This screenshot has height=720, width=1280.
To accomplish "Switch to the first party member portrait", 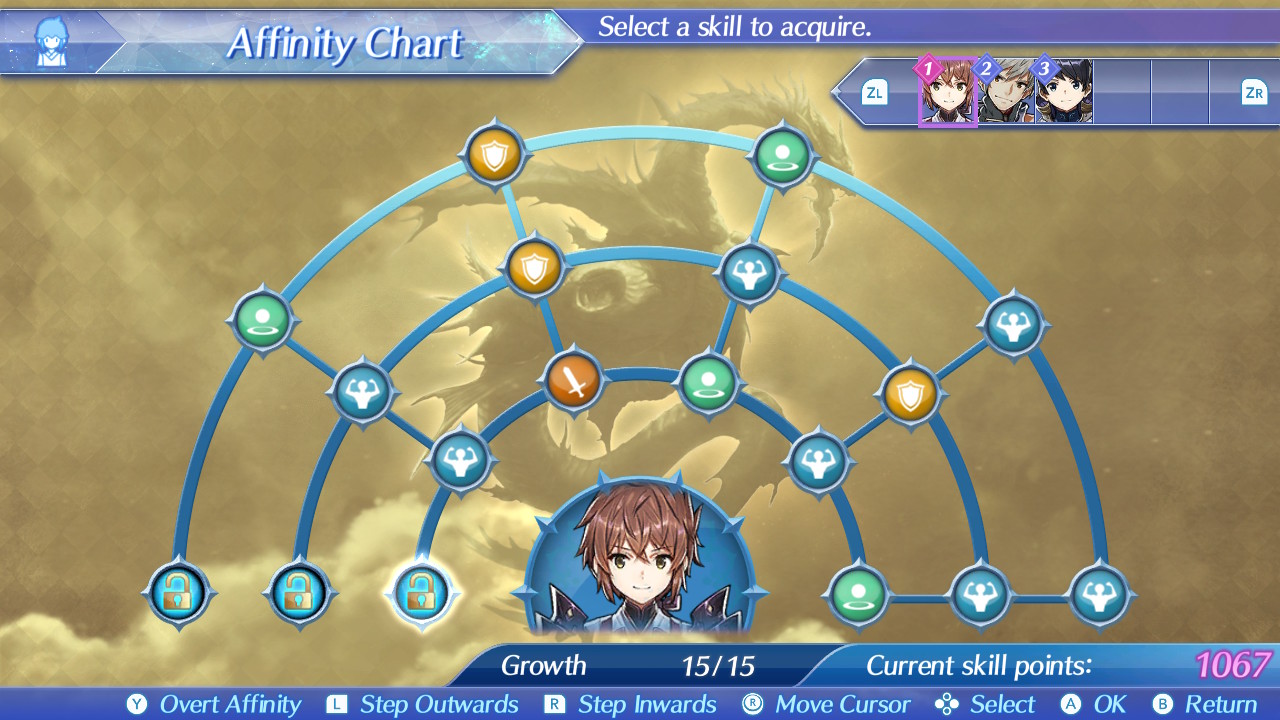I will 947,92.
